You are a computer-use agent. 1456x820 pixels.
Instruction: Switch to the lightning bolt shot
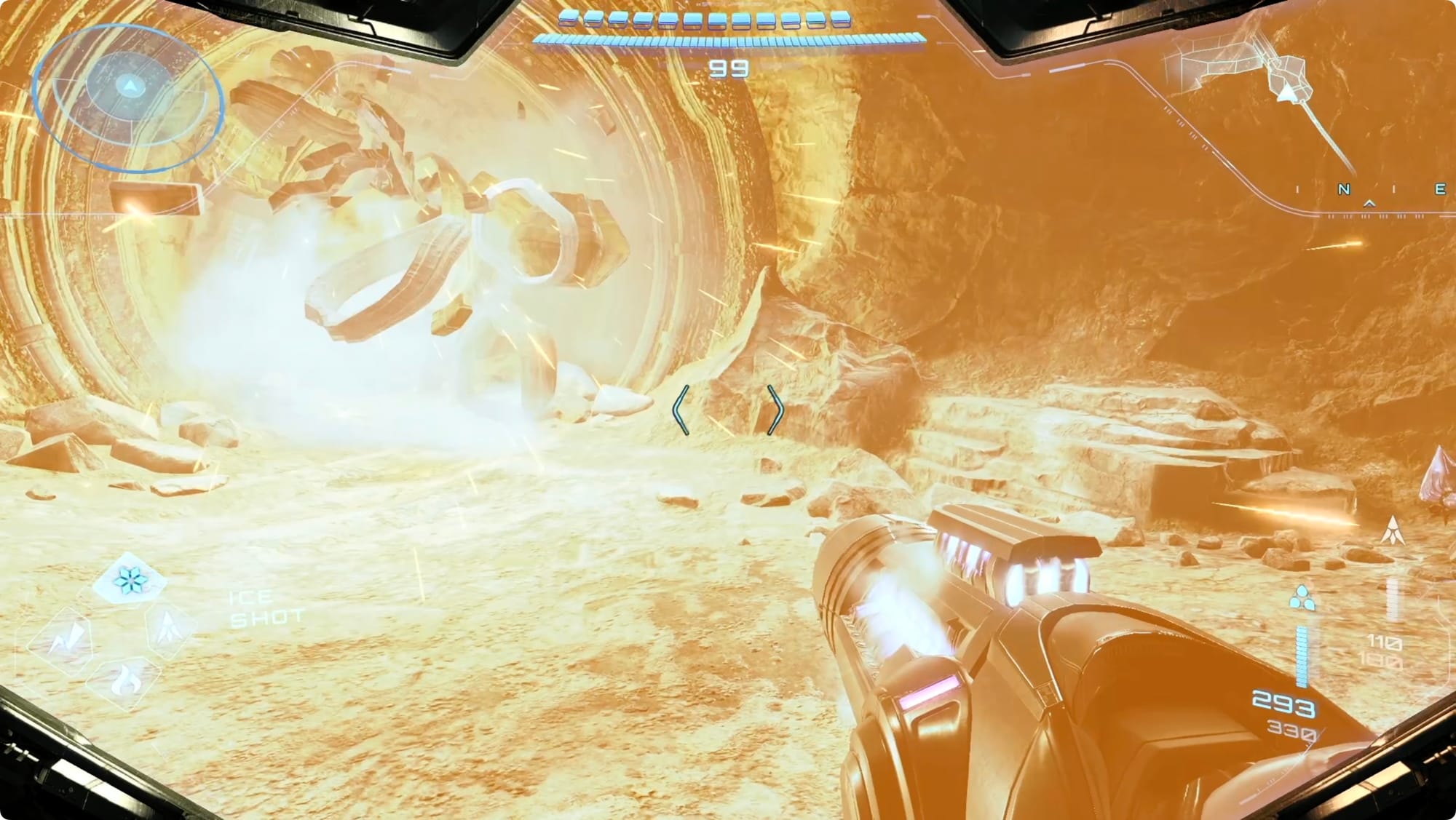coord(61,640)
